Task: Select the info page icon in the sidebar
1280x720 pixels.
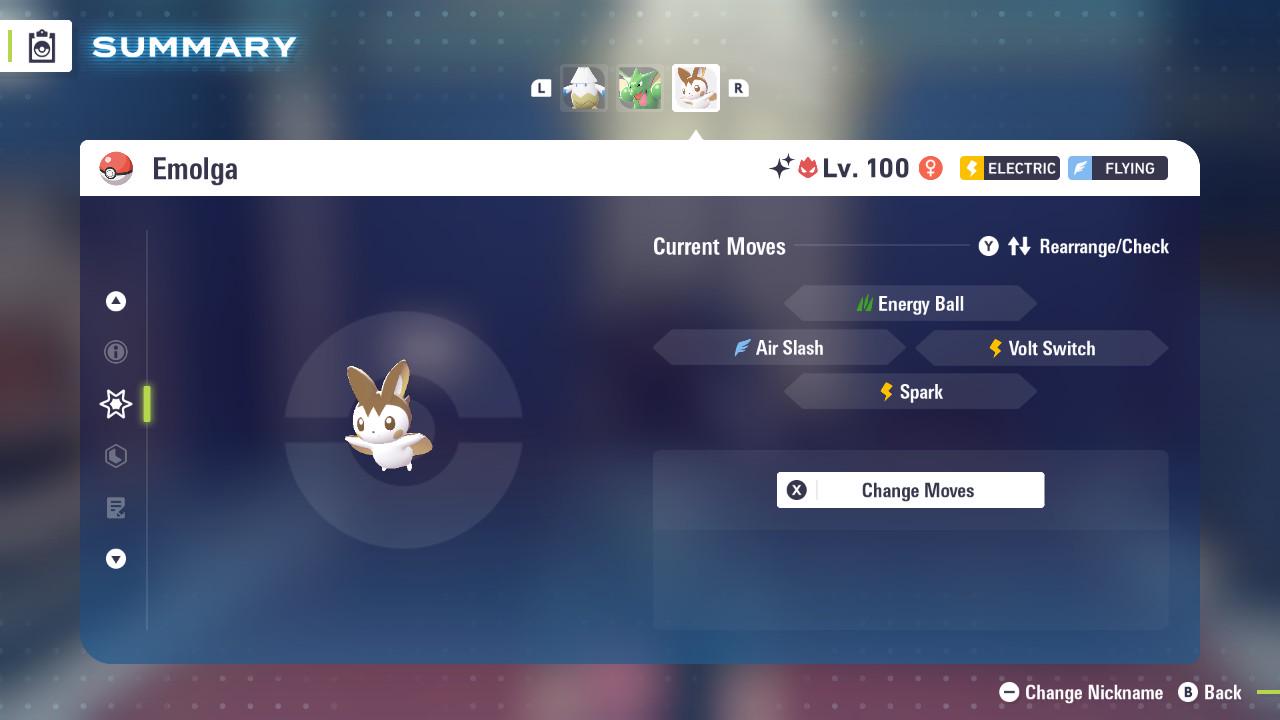Action: pos(116,352)
